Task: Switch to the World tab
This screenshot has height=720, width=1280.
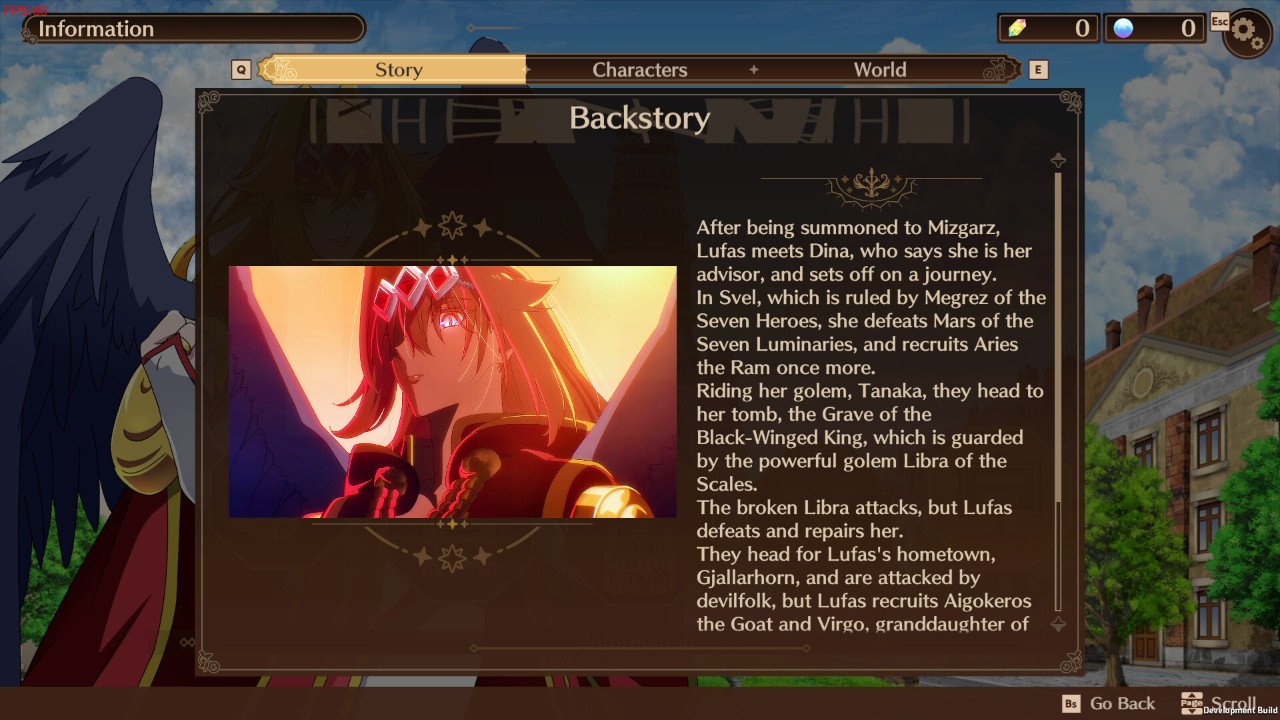Action: click(x=879, y=69)
